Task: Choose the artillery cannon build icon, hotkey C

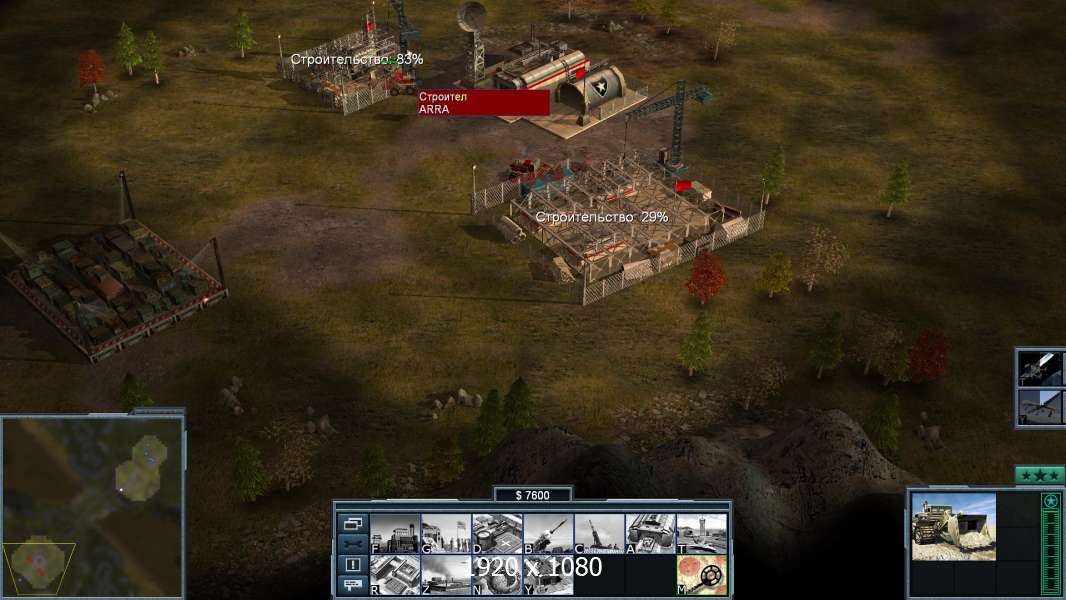Action: (599, 534)
